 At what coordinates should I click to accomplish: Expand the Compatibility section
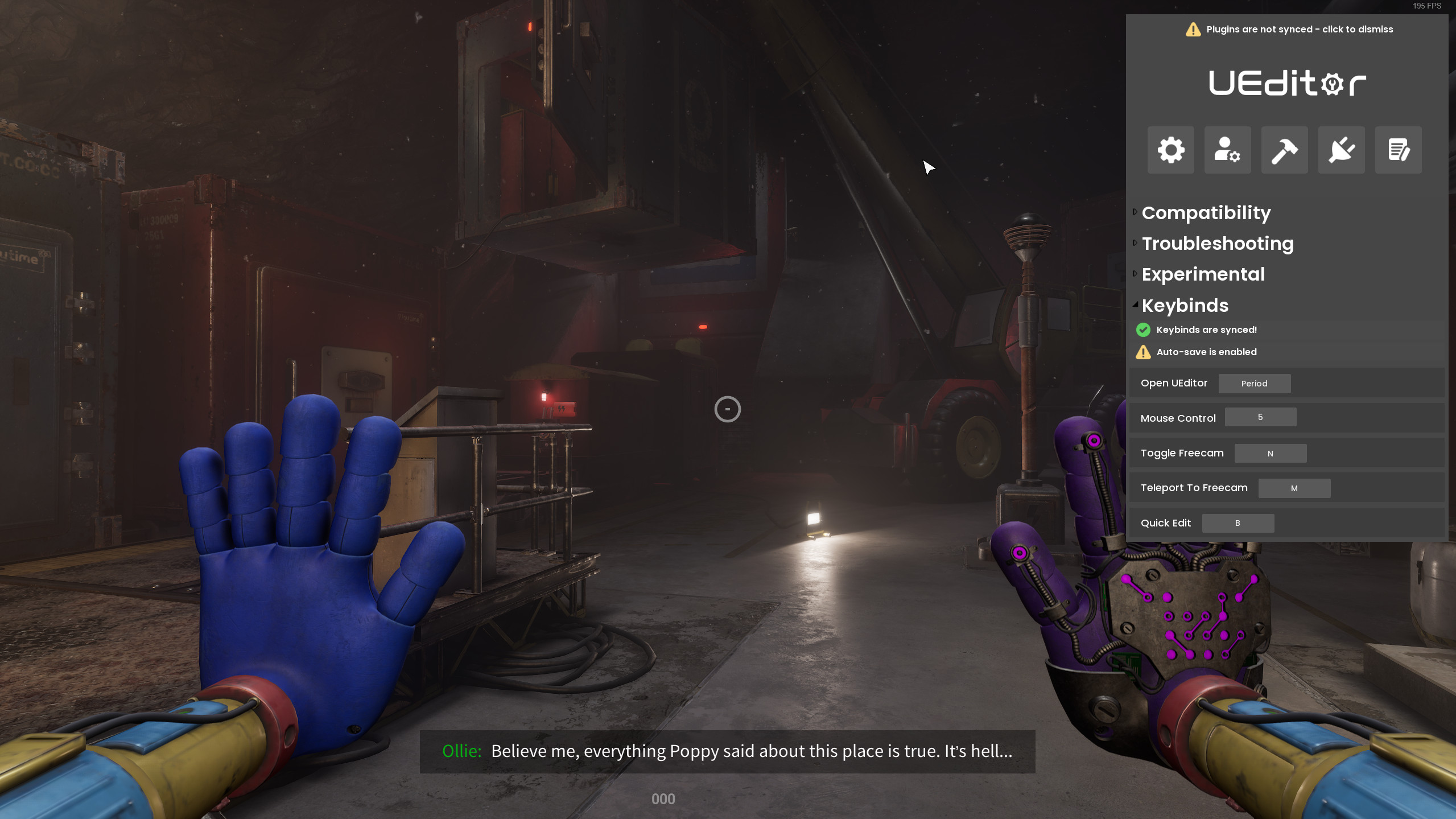[1206, 213]
